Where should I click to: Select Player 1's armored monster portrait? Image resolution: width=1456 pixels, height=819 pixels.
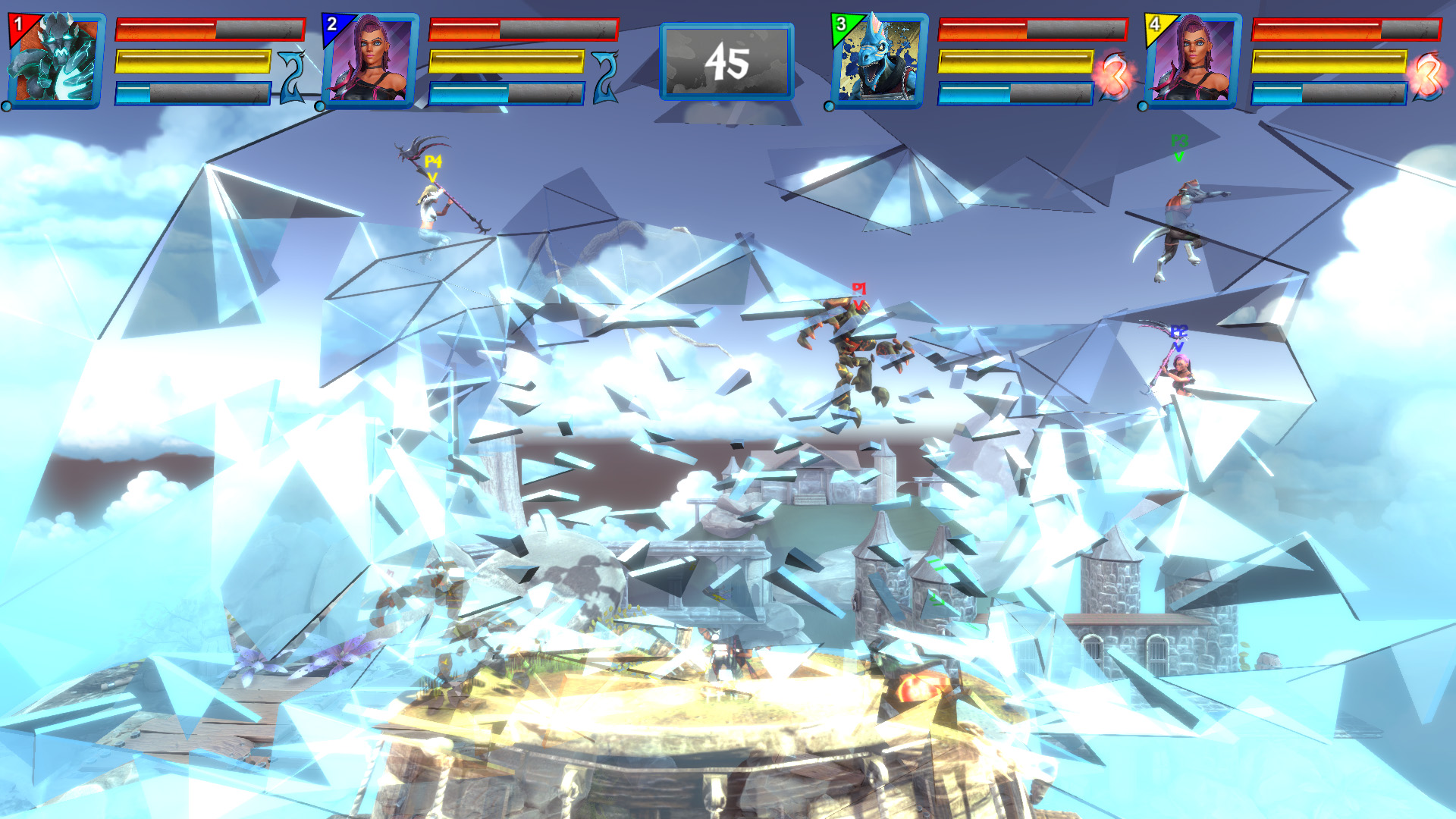coord(56,61)
